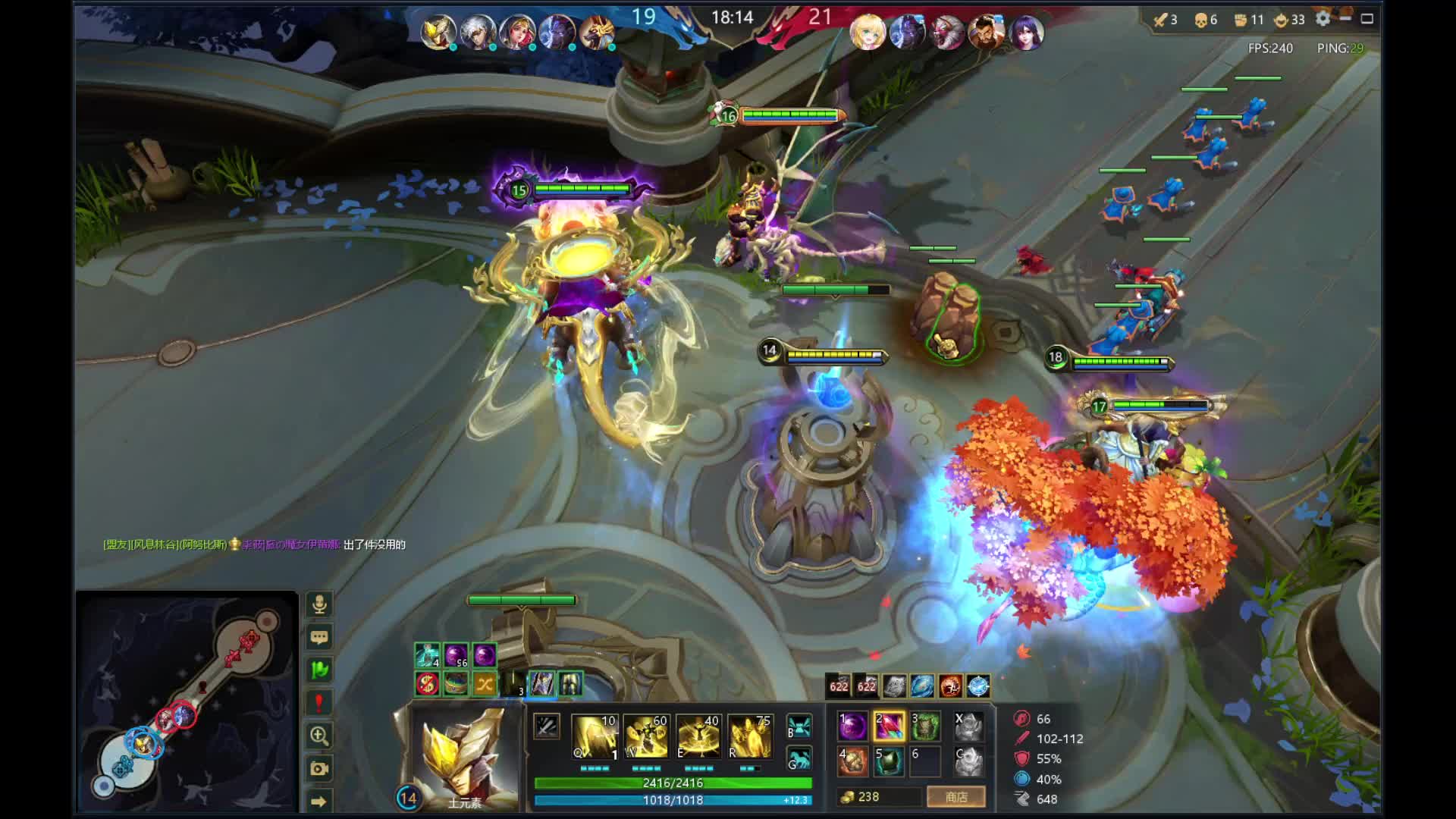Open the settings gear icon

click(1323, 19)
